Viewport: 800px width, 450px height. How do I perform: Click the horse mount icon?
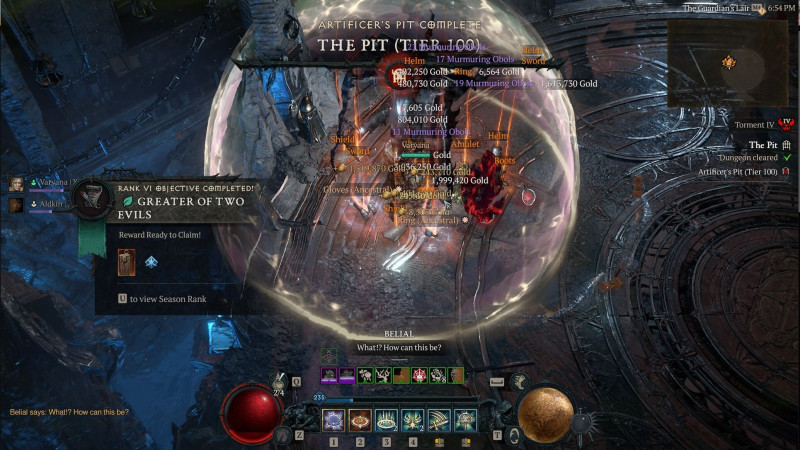point(518,381)
